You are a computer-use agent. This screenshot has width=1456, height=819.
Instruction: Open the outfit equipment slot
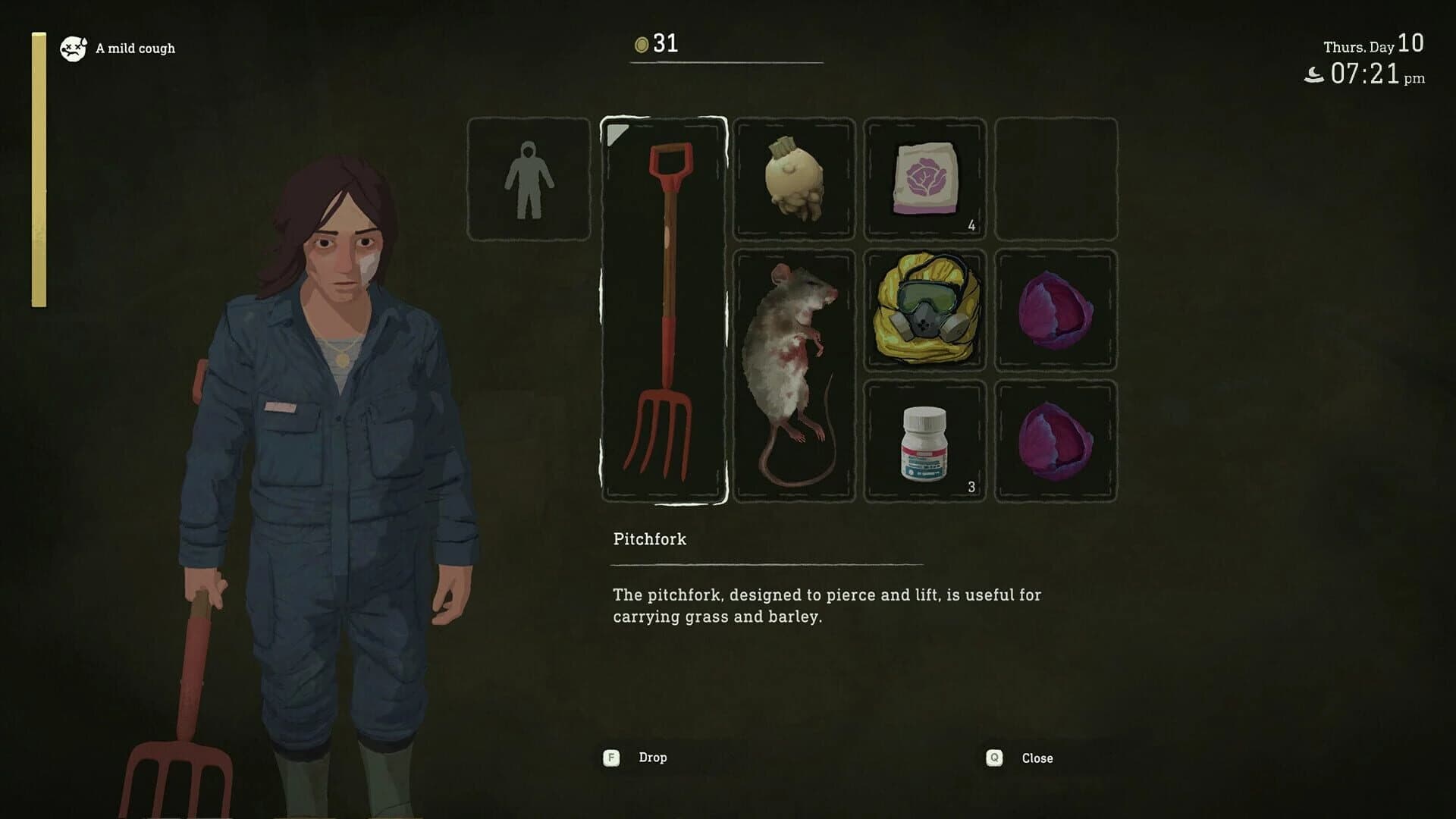click(x=529, y=180)
